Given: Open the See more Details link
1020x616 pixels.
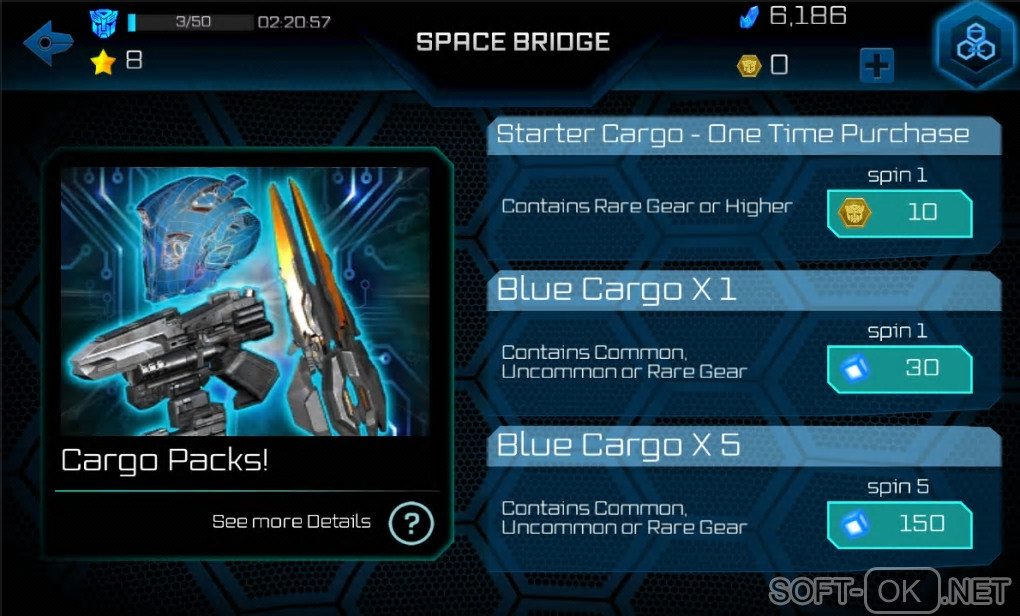Looking at the screenshot, I should [x=291, y=522].
